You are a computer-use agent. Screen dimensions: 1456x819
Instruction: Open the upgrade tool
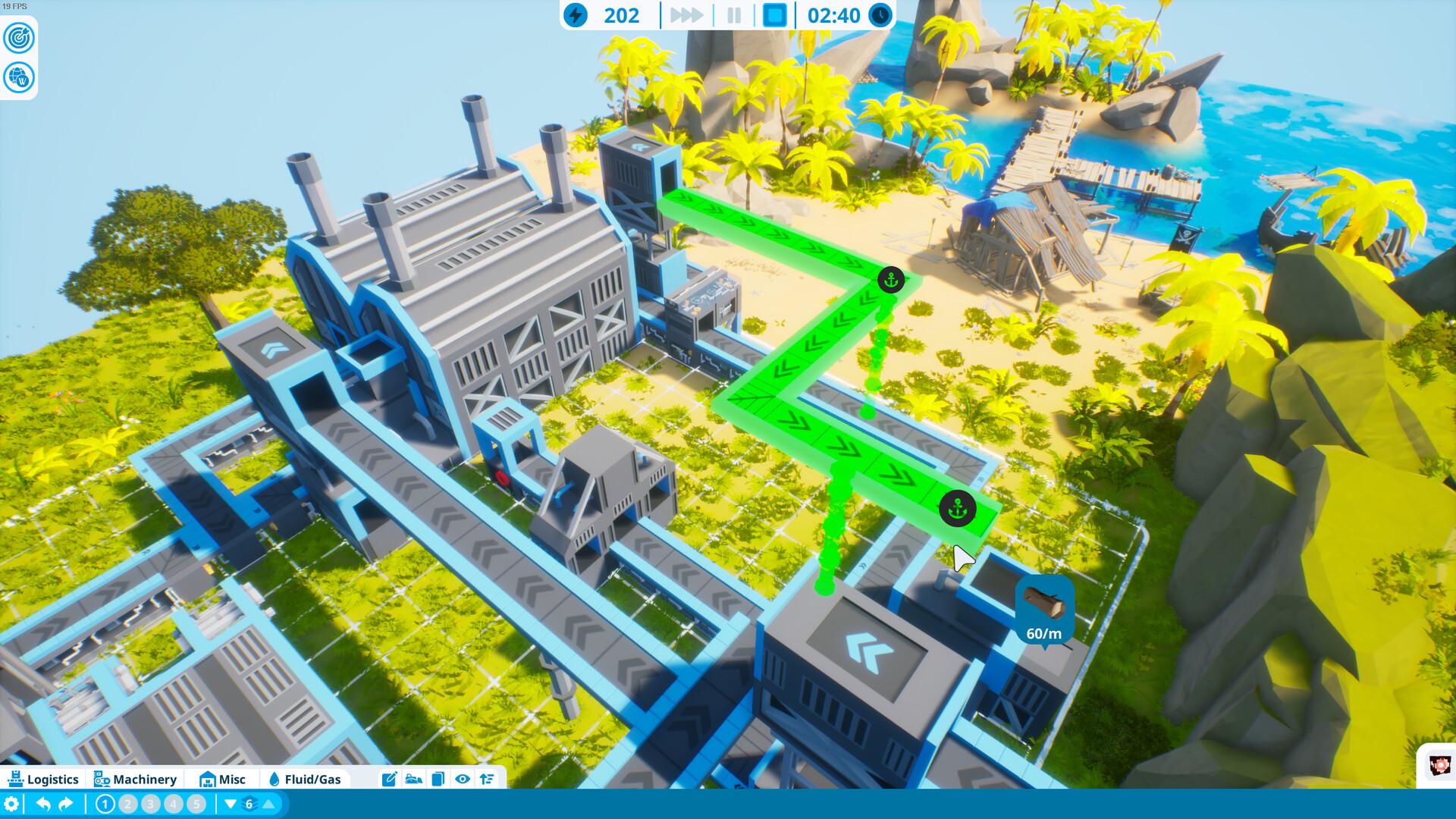(487, 778)
